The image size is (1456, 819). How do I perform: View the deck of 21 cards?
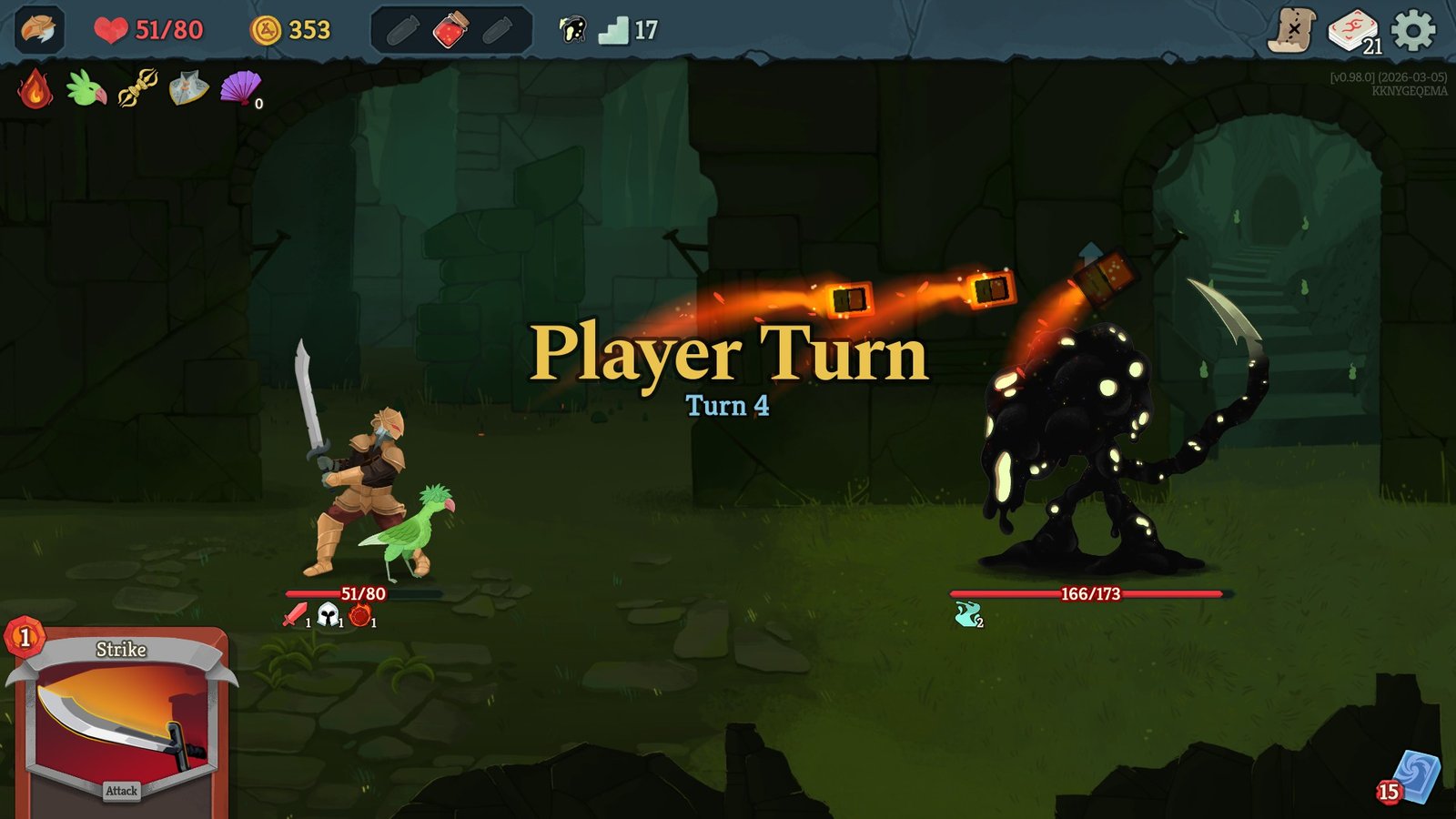point(1353,31)
